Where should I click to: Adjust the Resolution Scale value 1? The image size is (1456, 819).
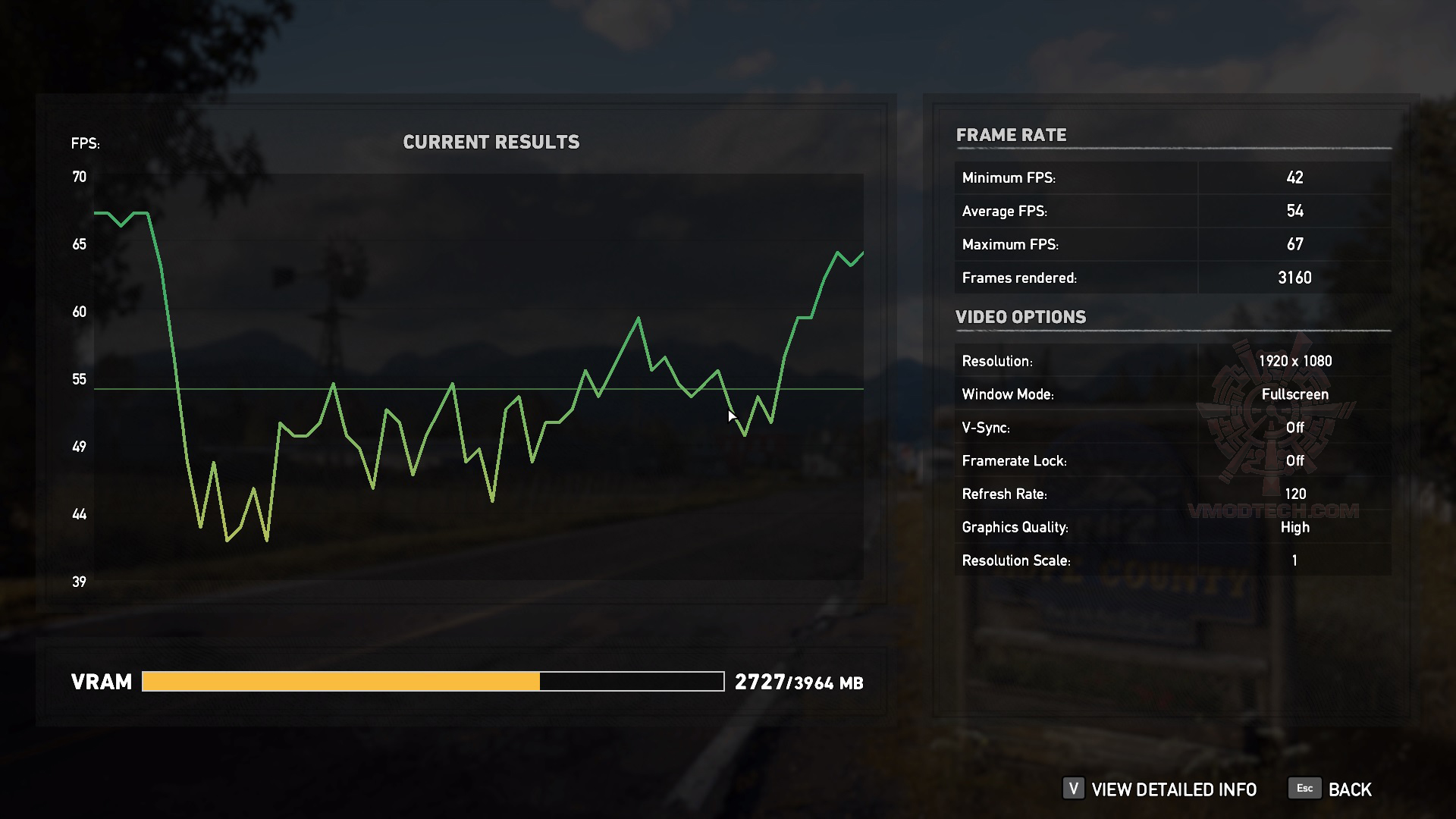point(1294,560)
